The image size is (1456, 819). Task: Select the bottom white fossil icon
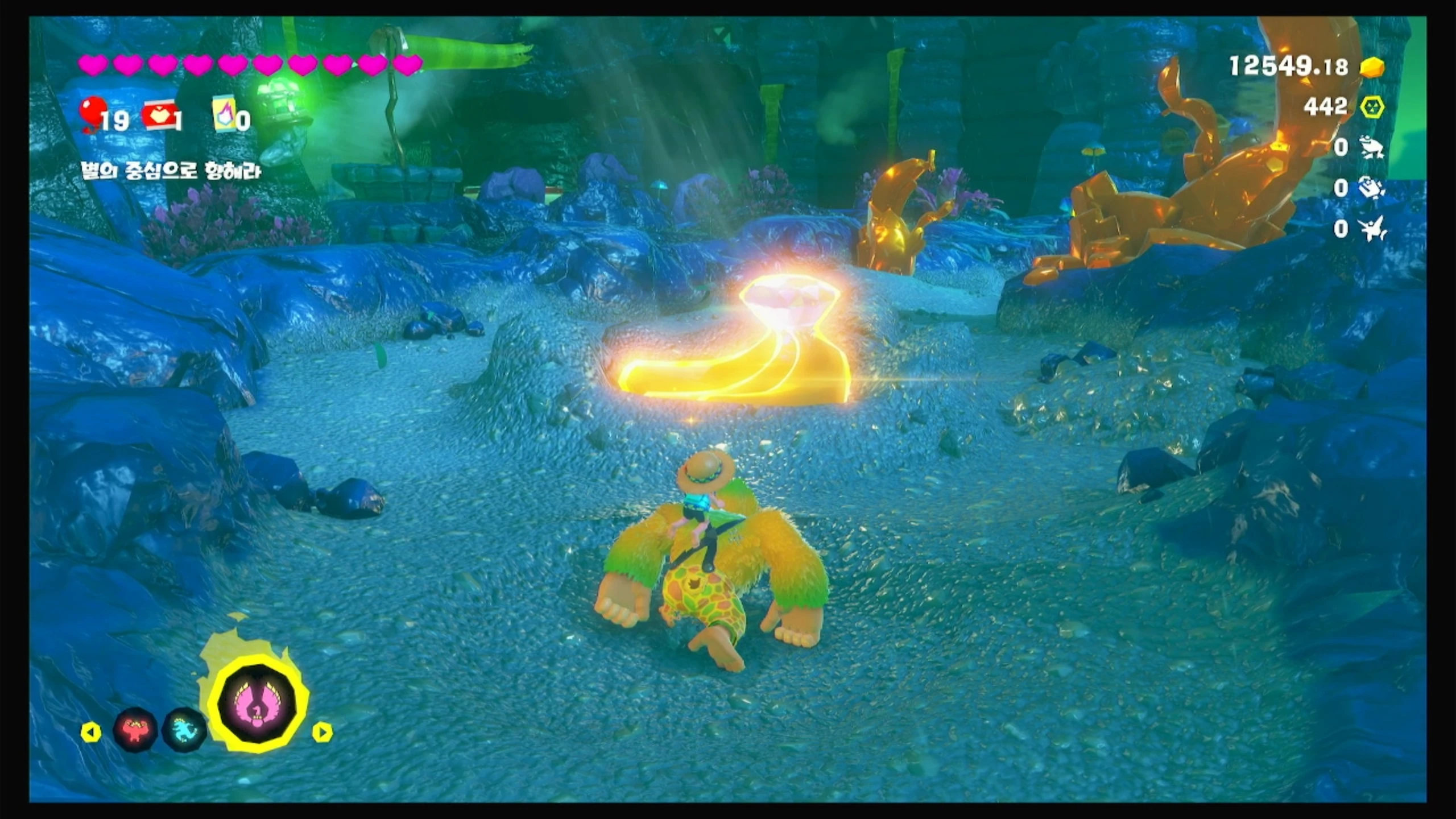coord(1372,229)
